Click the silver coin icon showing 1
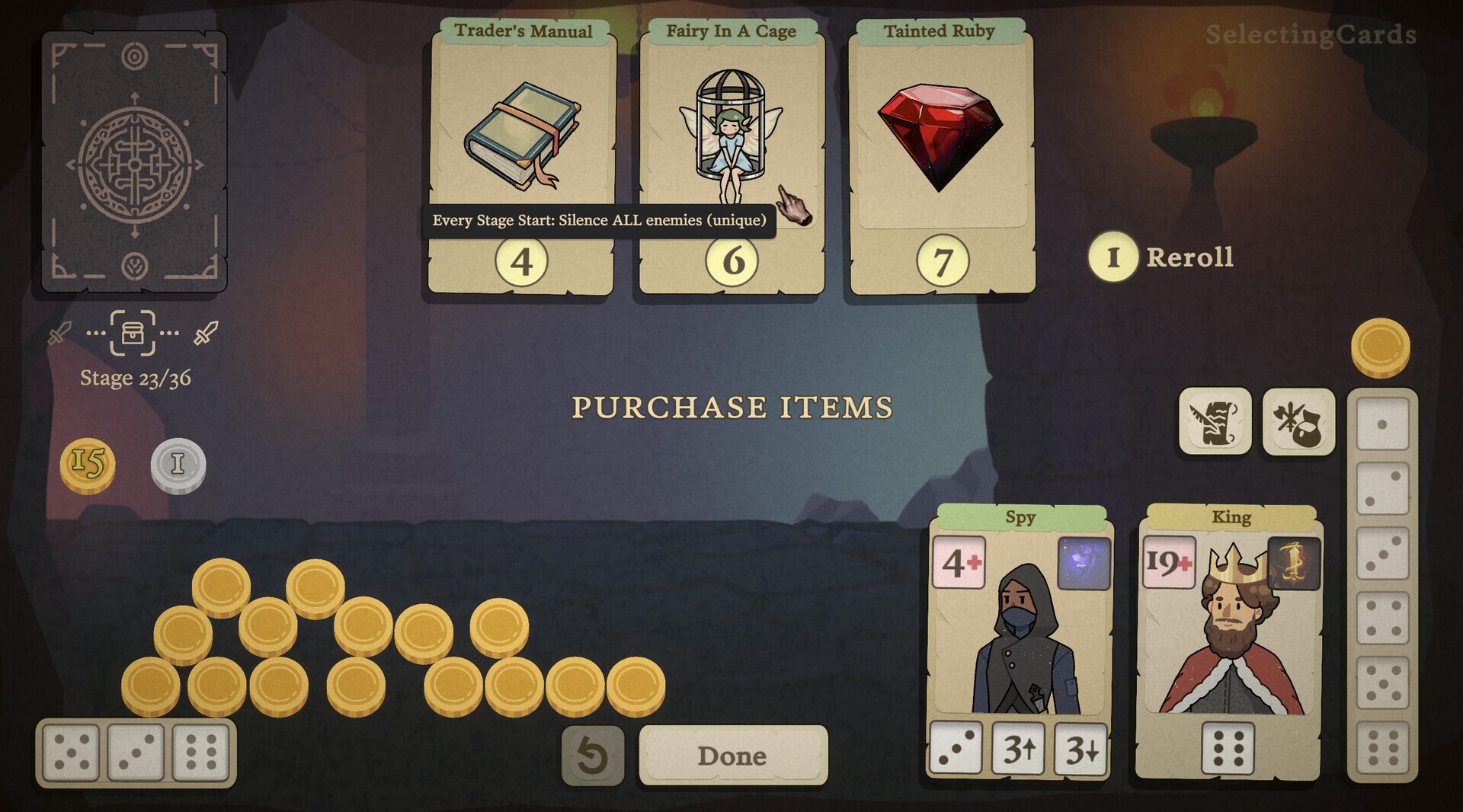1463x812 pixels. 178,465
